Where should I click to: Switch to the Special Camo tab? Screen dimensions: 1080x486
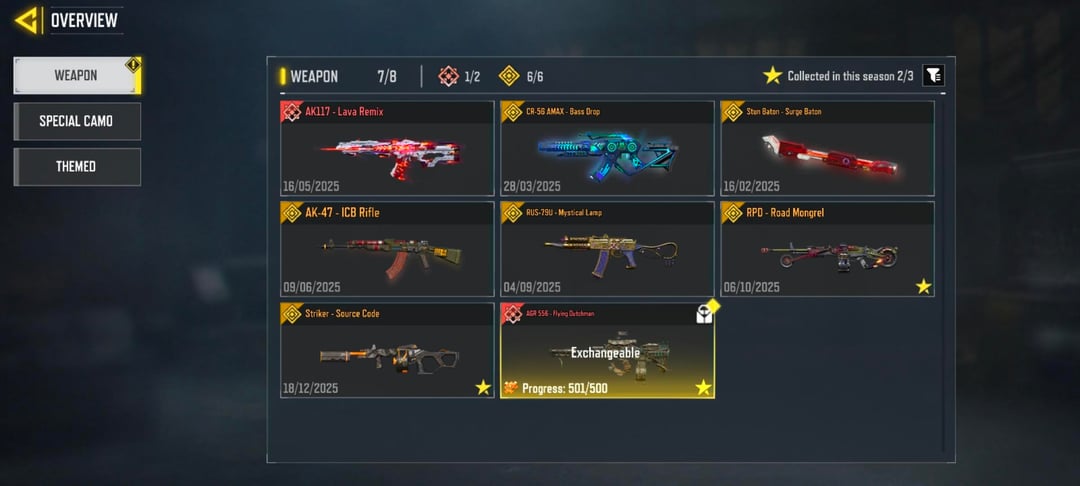(76, 121)
